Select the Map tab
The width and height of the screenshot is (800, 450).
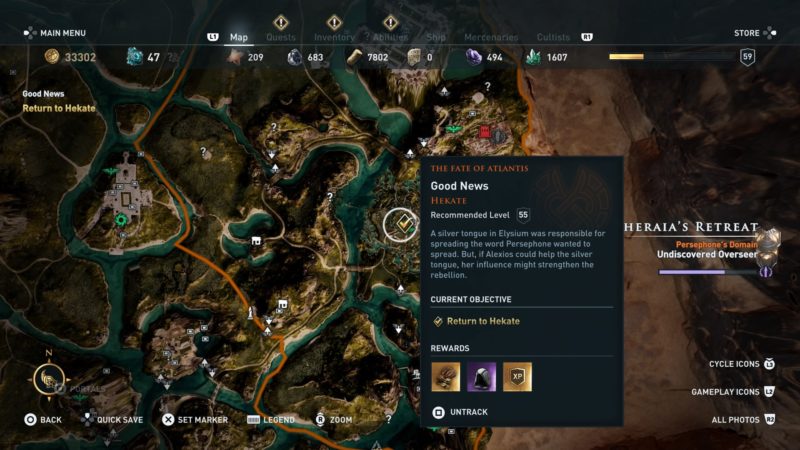tap(239, 37)
